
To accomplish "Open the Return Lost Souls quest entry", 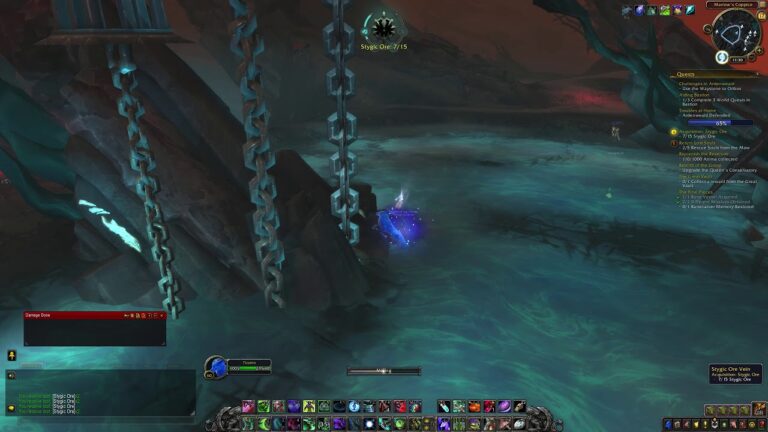I will (703, 143).
